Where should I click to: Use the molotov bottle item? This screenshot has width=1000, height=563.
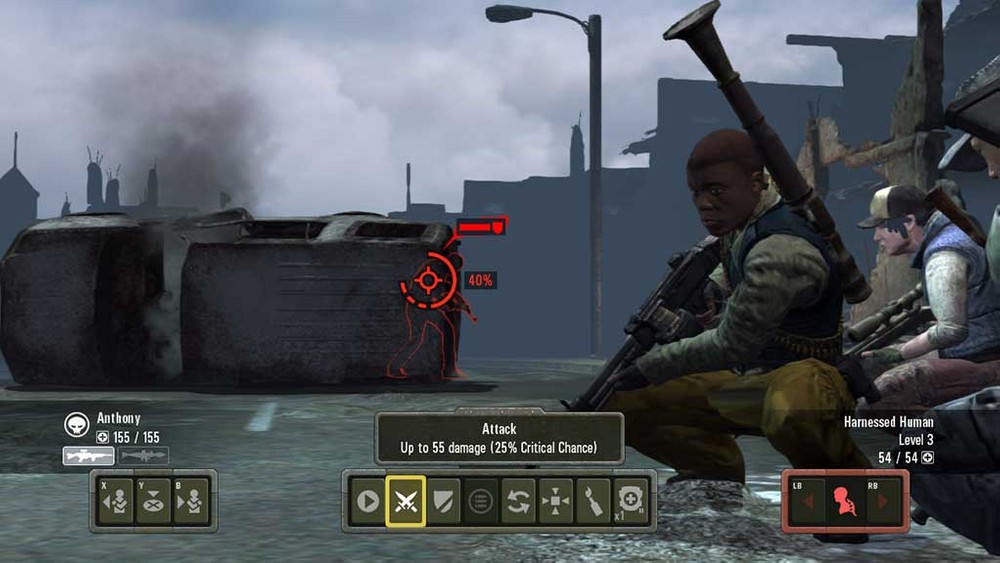[x=593, y=501]
